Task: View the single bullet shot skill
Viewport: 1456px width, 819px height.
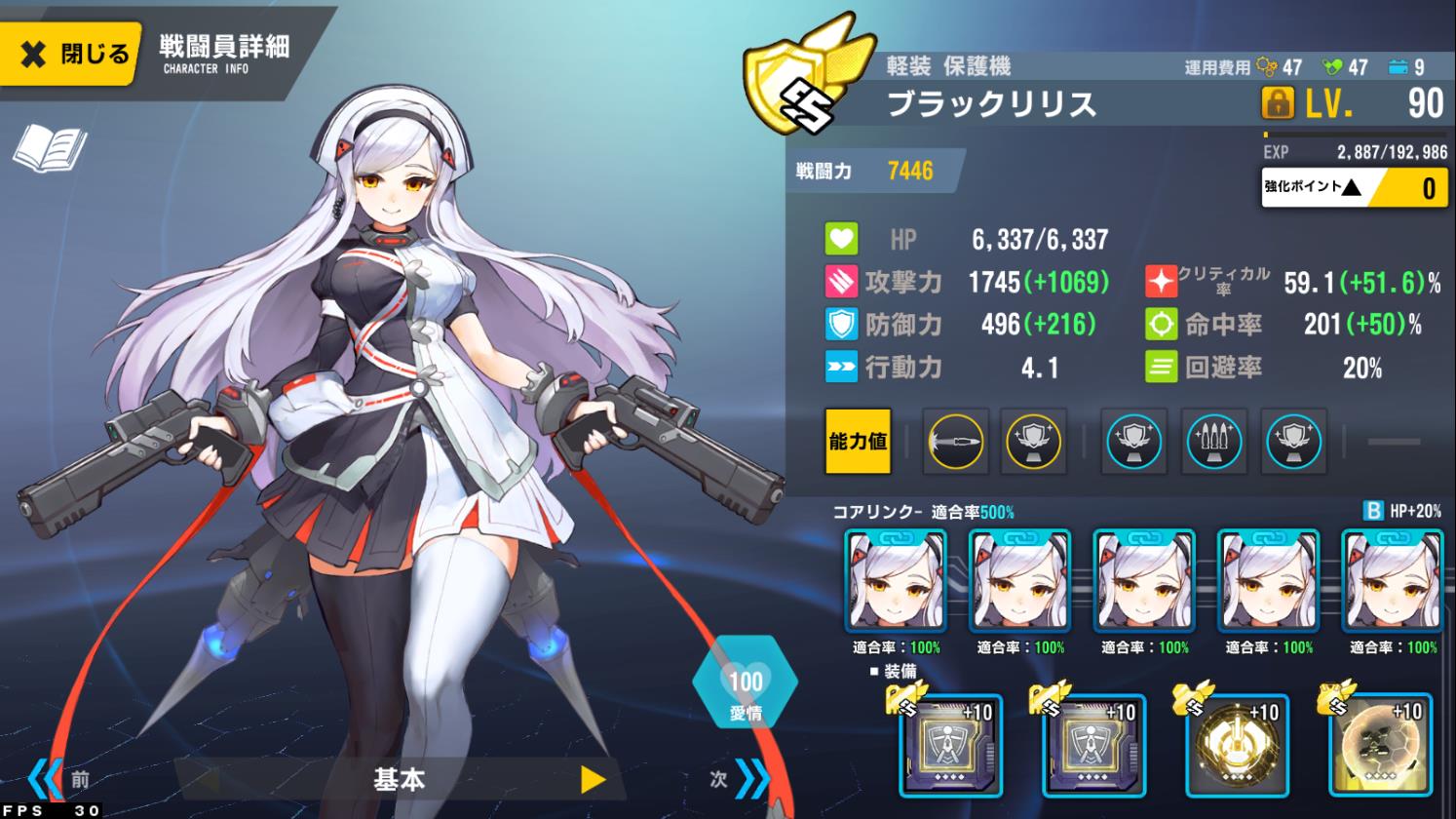Action: coord(955,442)
